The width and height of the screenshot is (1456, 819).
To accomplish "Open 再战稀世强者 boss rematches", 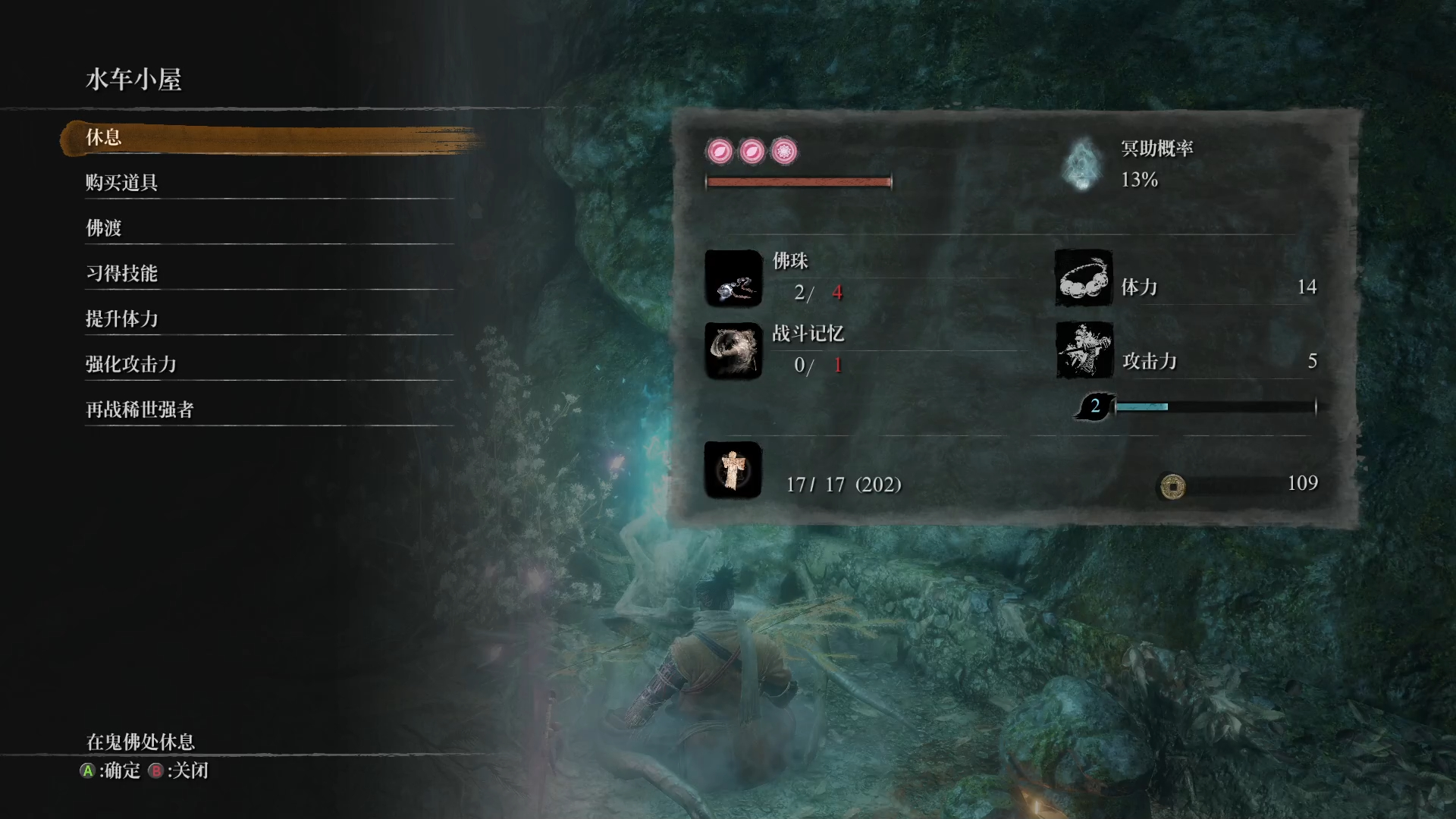I will click(140, 410).
